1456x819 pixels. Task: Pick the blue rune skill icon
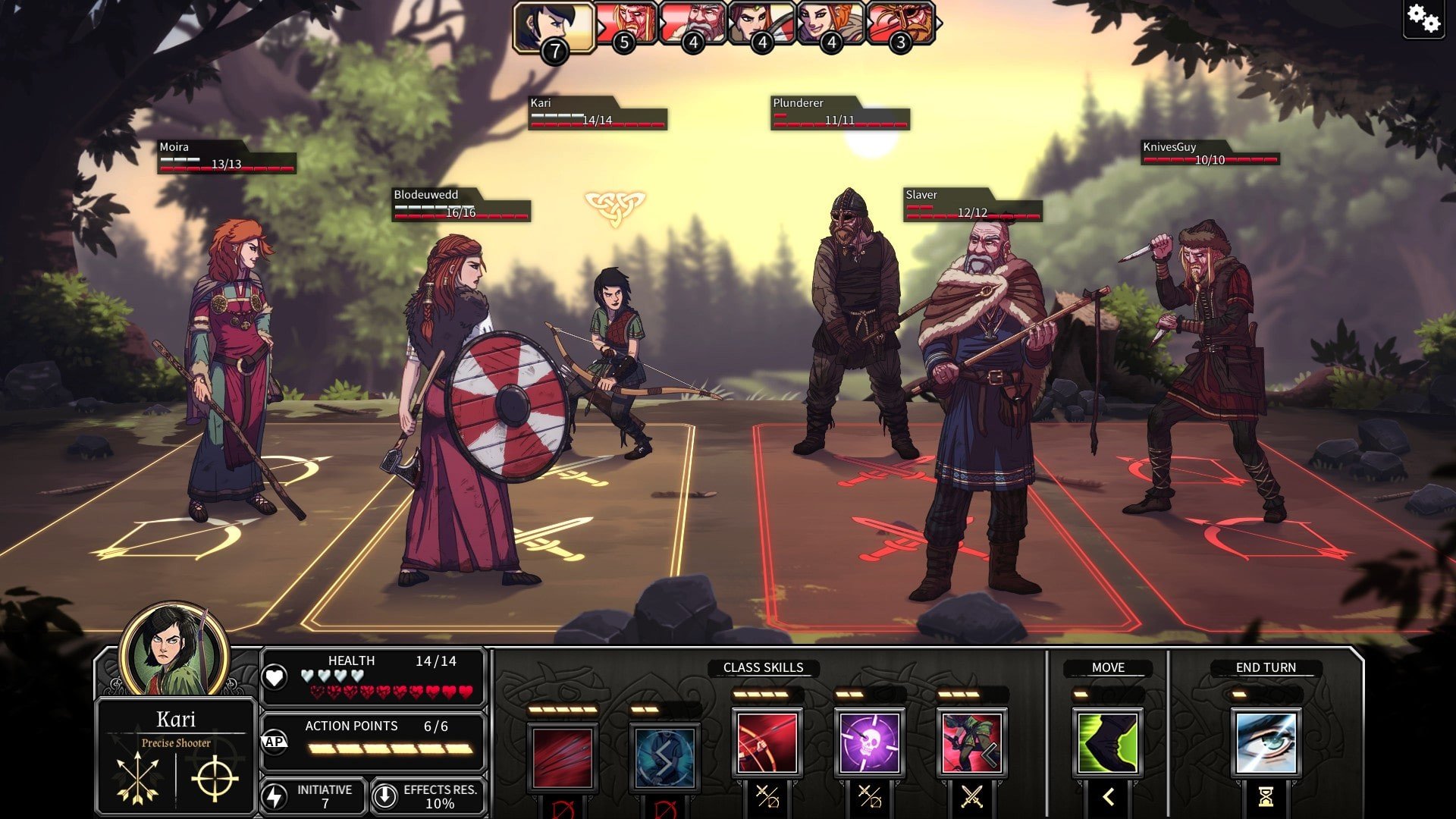click(664, 757)
